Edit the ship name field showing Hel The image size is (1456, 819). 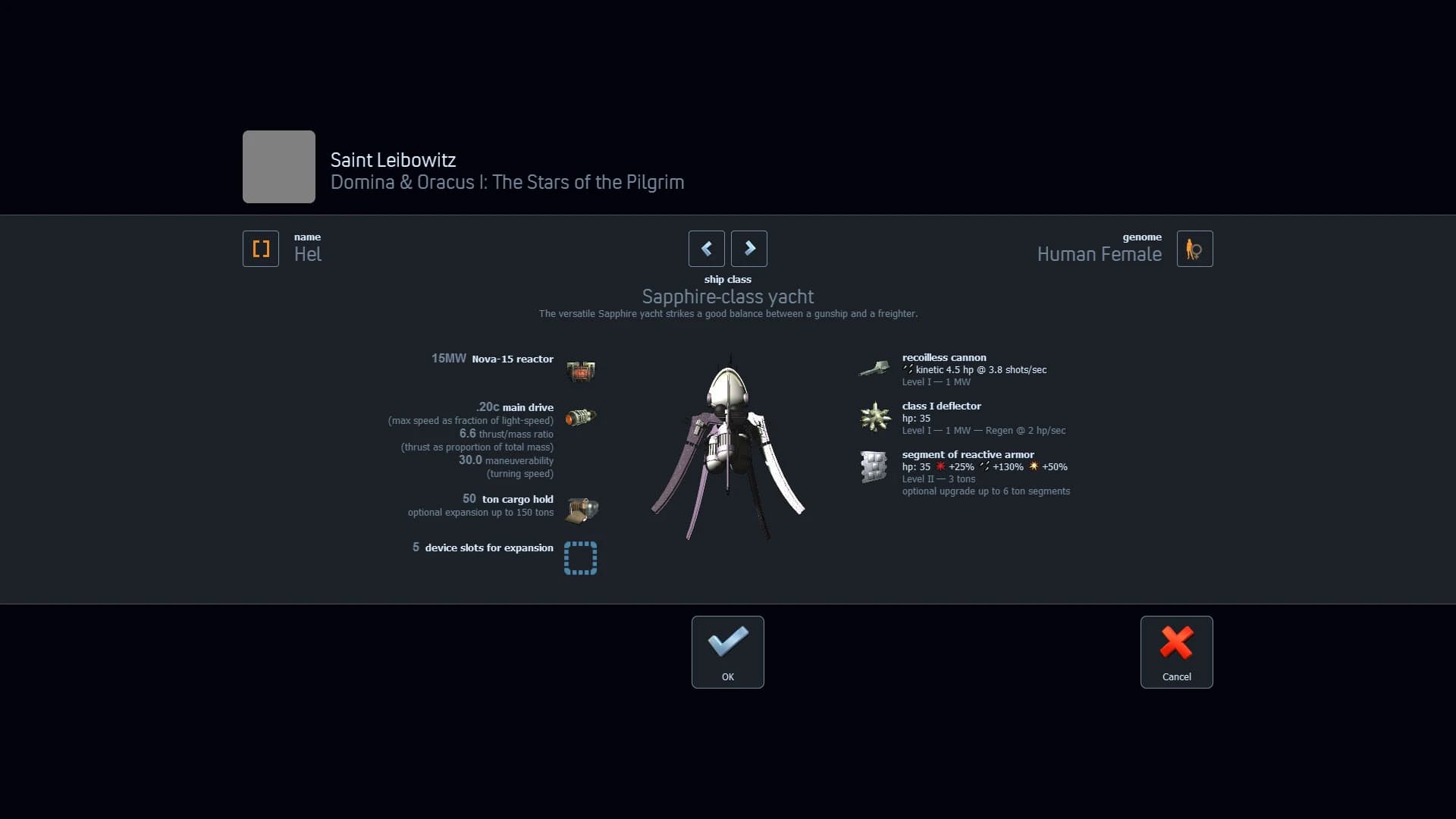tap(308, 254)
